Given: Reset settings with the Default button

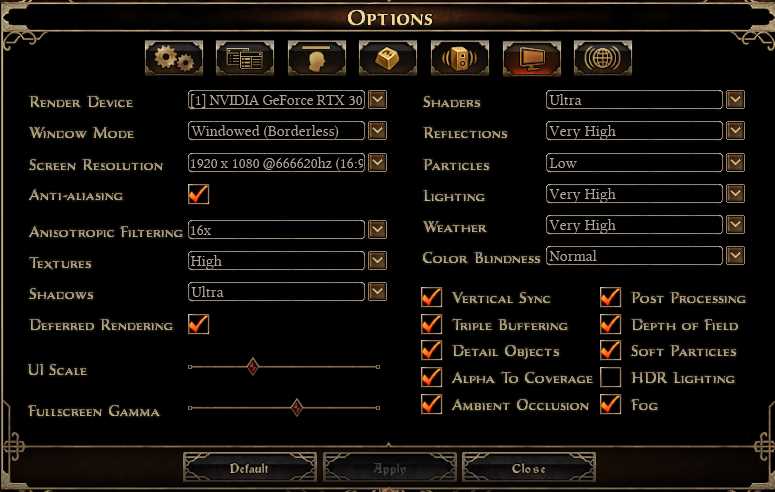Looking at the screenshot, I should click(x=250, y=468).
